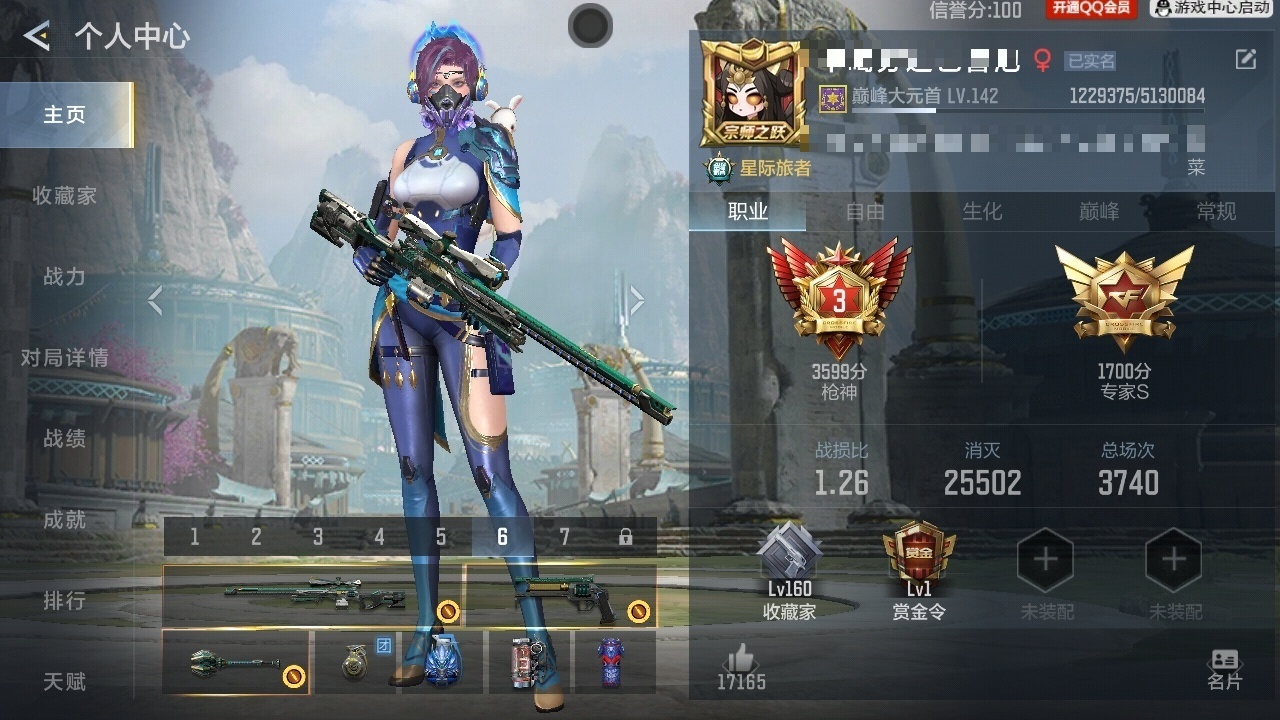Switch to the 生化 stats tab
The image size is (1280, 720).
click(x=982, y=212)
